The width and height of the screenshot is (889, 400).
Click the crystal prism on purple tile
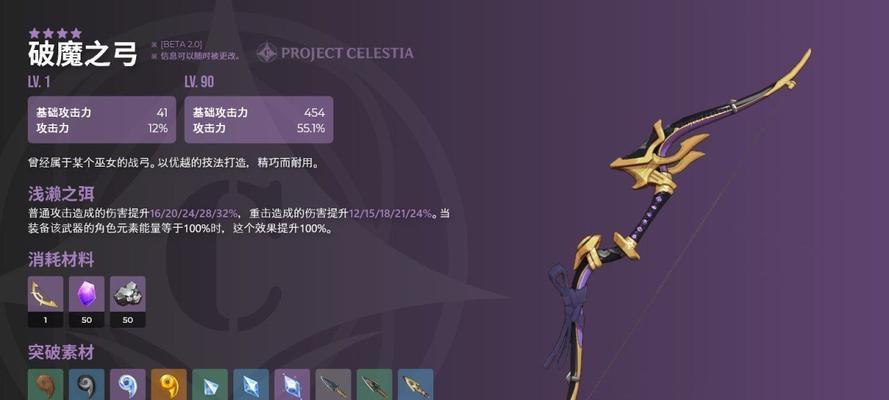292,385
